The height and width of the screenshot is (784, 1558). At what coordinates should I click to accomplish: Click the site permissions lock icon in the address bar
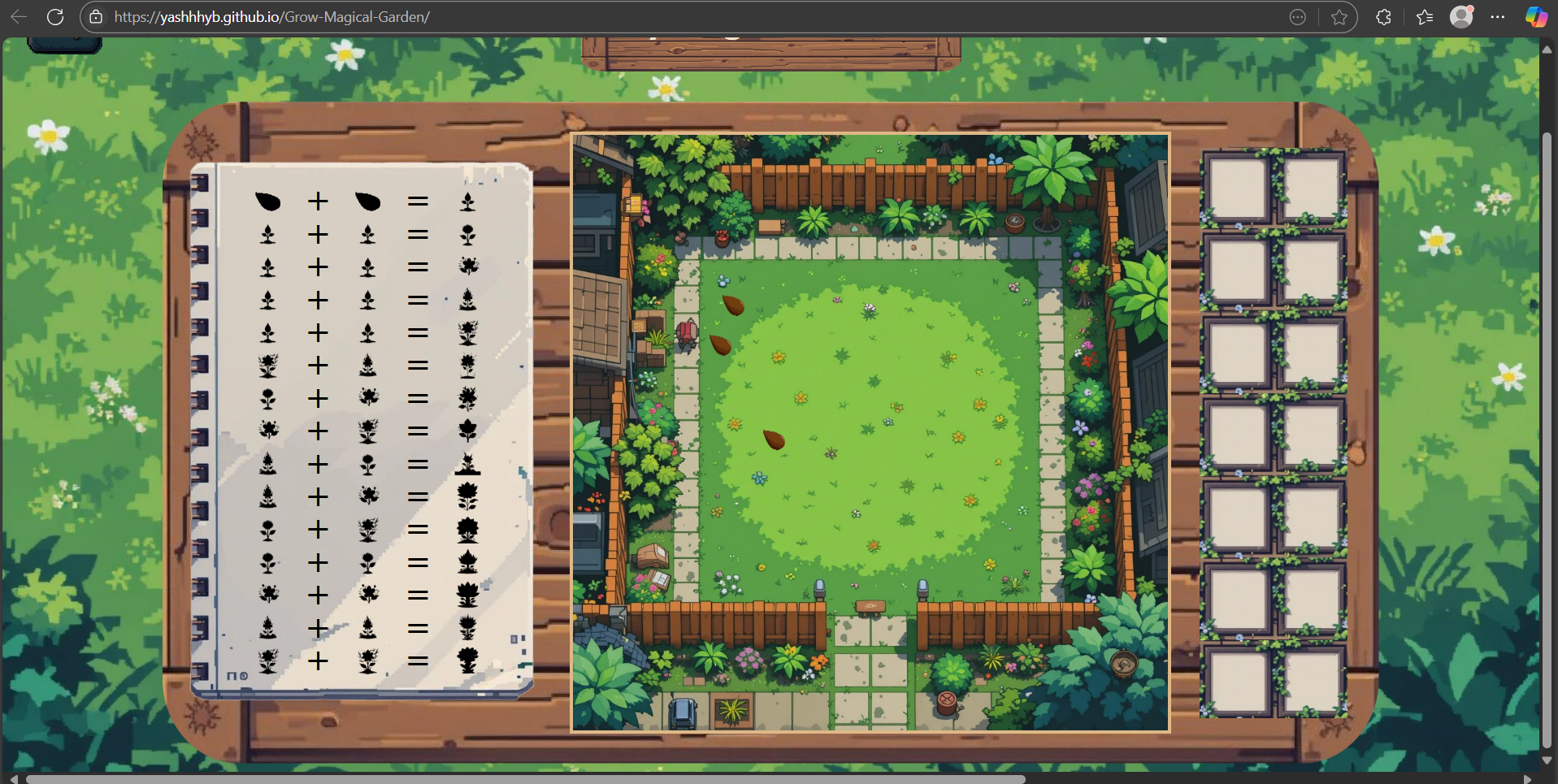pyautogui.click(x=95, y=16)
